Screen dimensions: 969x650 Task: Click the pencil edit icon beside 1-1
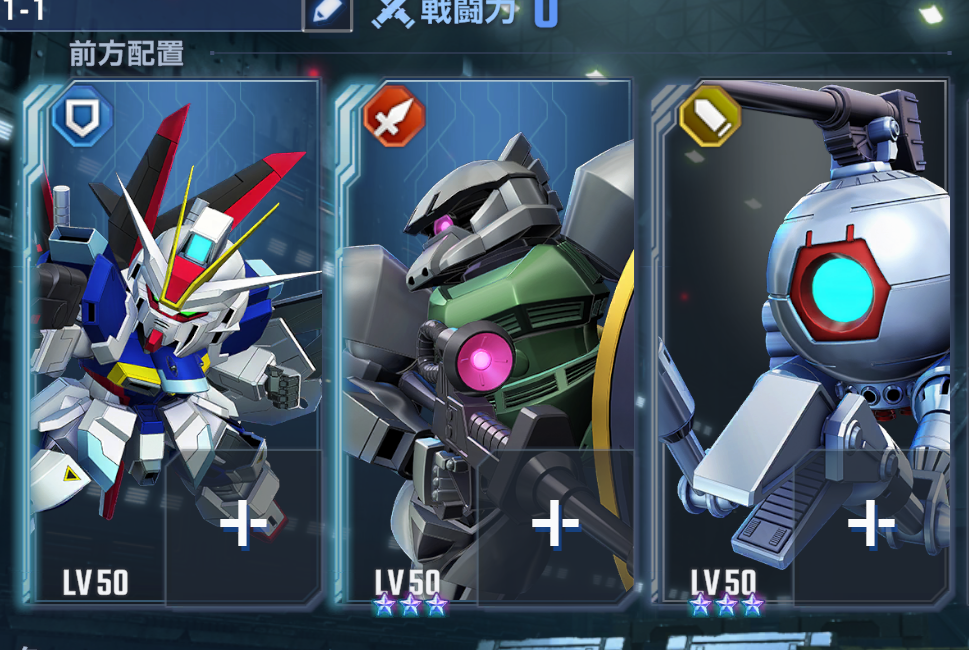328,13
